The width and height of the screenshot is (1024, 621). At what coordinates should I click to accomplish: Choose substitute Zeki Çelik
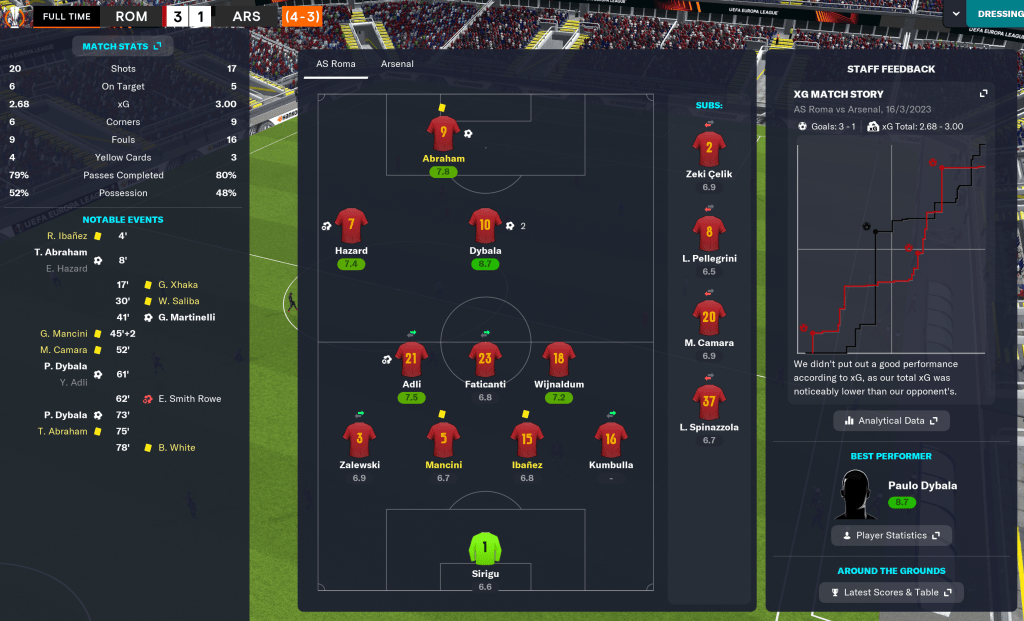point(709,149)
